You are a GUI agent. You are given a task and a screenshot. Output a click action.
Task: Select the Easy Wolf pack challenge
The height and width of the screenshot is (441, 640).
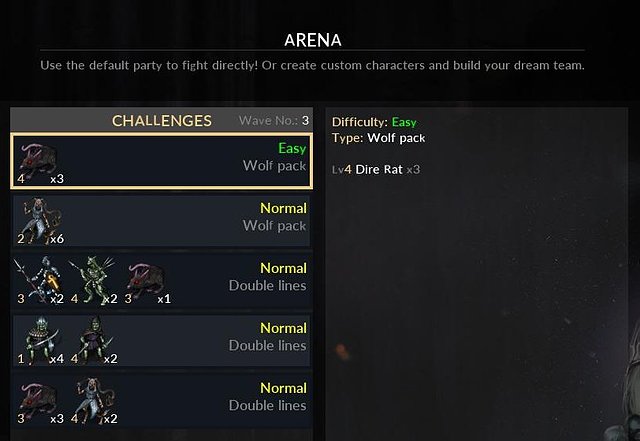point(161,161)
